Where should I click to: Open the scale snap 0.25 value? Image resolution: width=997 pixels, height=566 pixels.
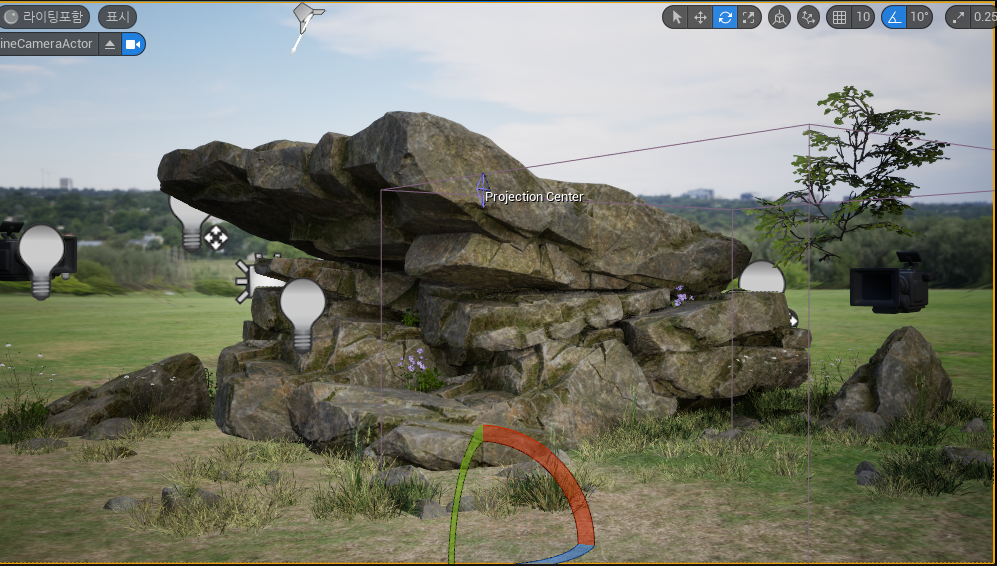coord(984,17)
